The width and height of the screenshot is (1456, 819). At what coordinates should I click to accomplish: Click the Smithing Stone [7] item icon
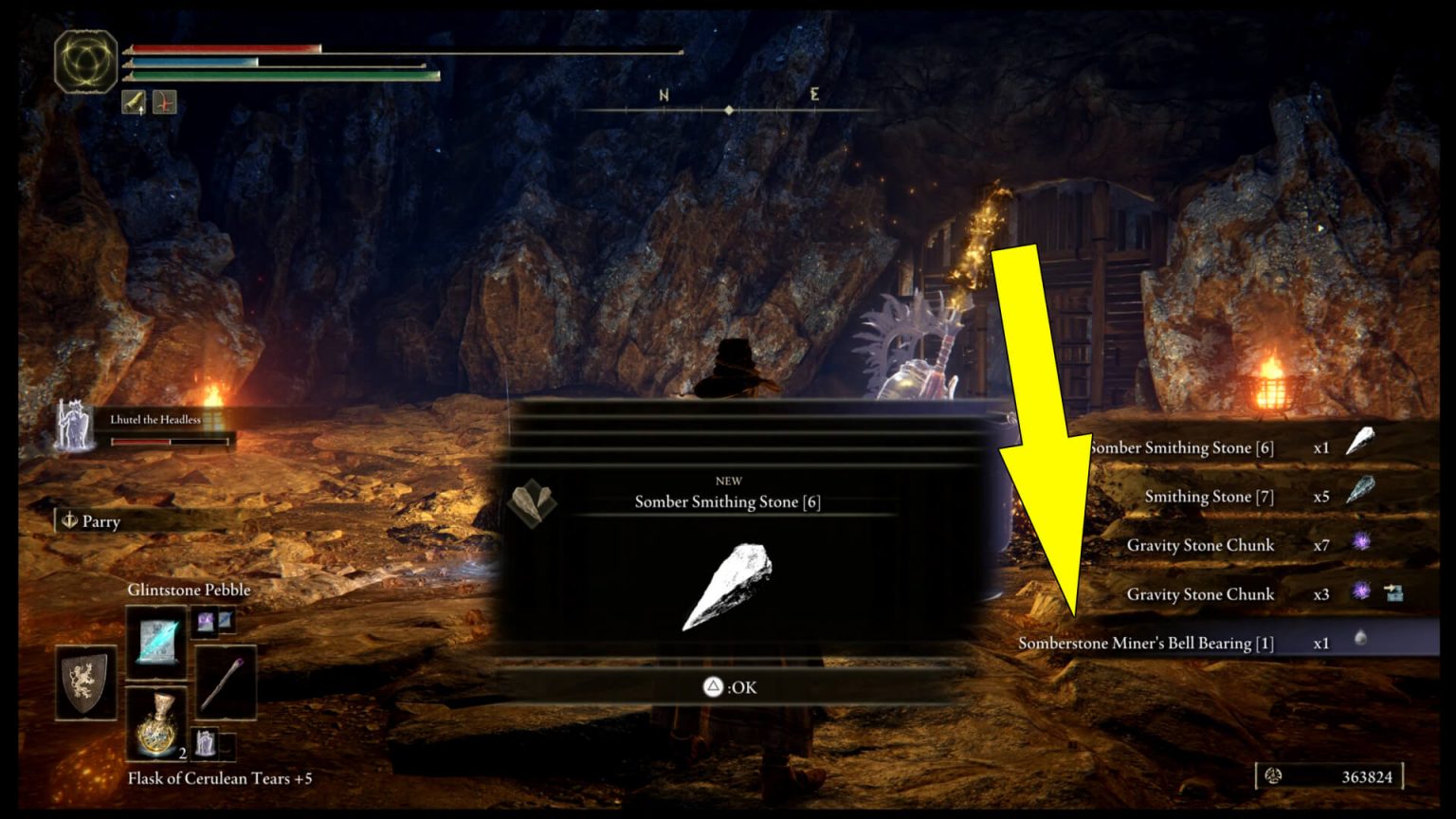point(1362,490)
